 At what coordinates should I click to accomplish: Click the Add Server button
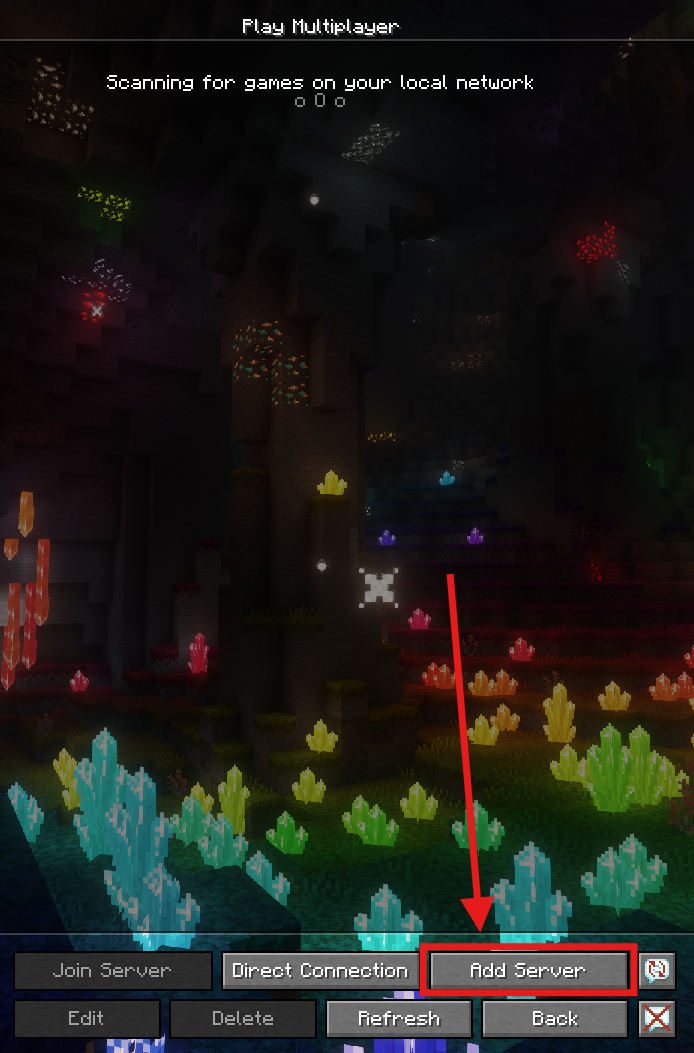coord(528,970)
